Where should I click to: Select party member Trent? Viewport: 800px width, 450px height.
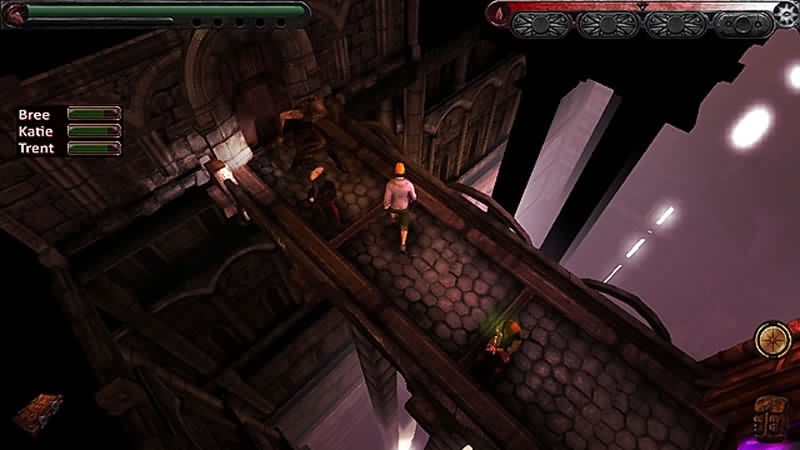[35, 148]
